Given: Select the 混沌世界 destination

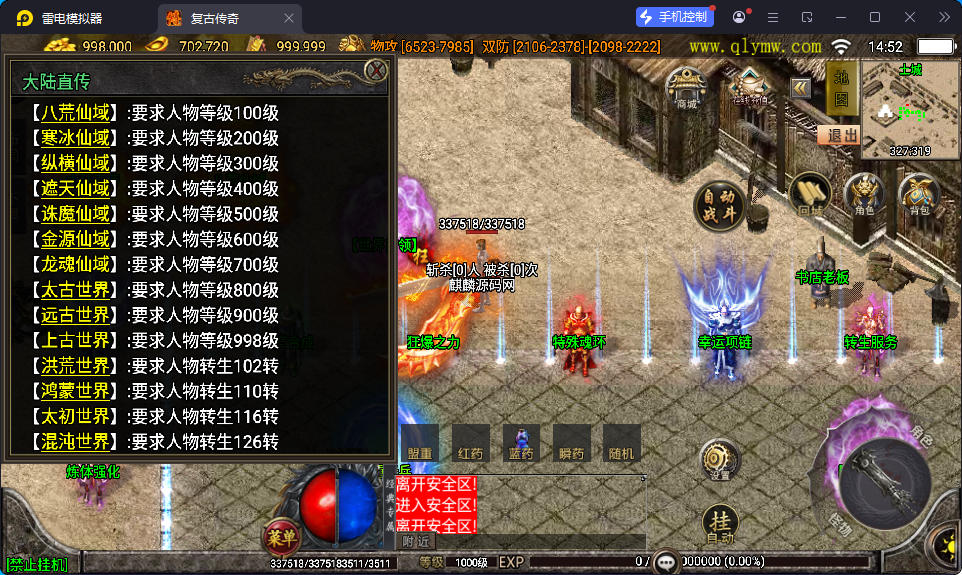Looking at the screenshot, I should tap(75, 441).
